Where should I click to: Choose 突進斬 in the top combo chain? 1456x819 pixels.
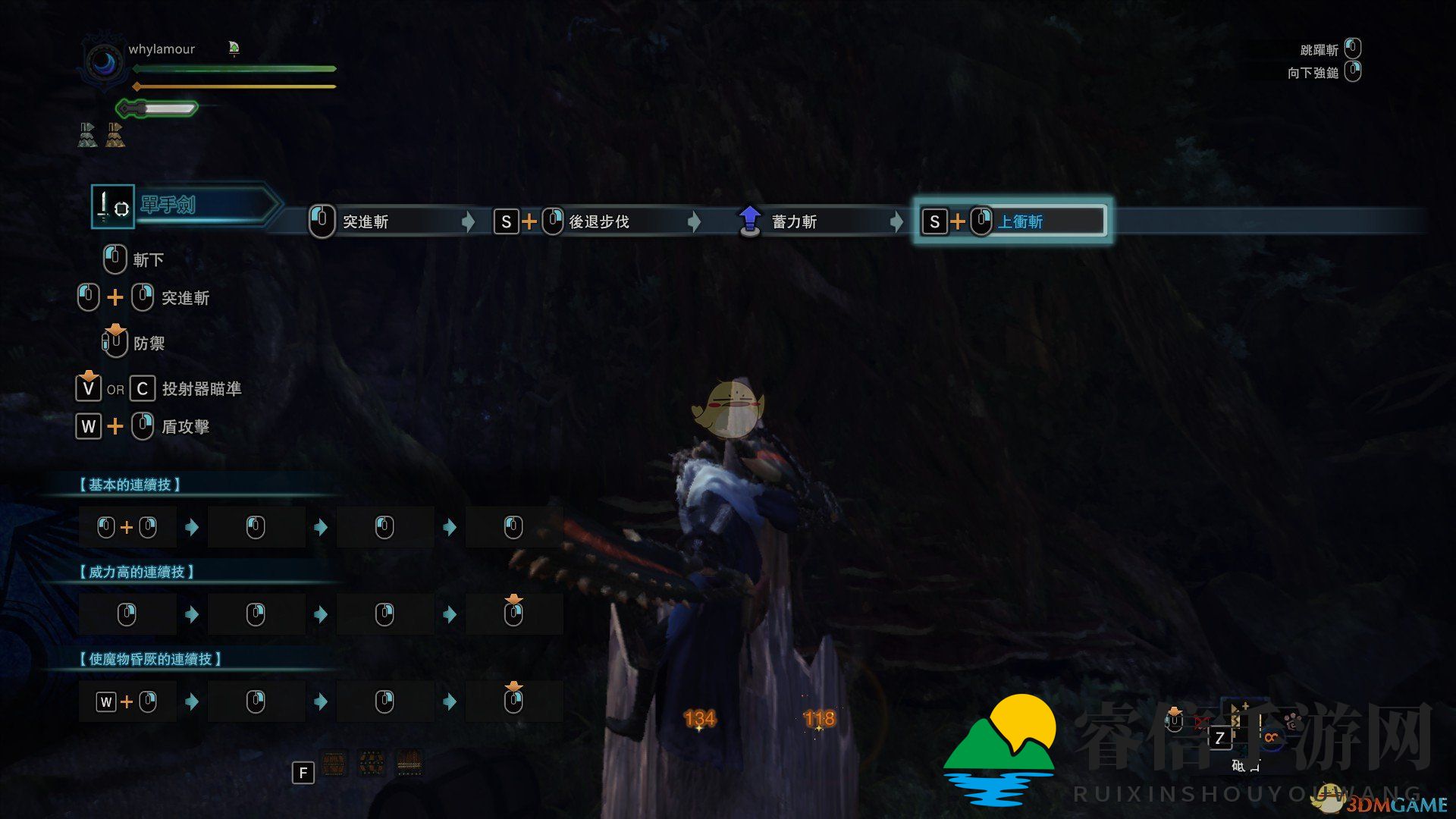(366, 221)
